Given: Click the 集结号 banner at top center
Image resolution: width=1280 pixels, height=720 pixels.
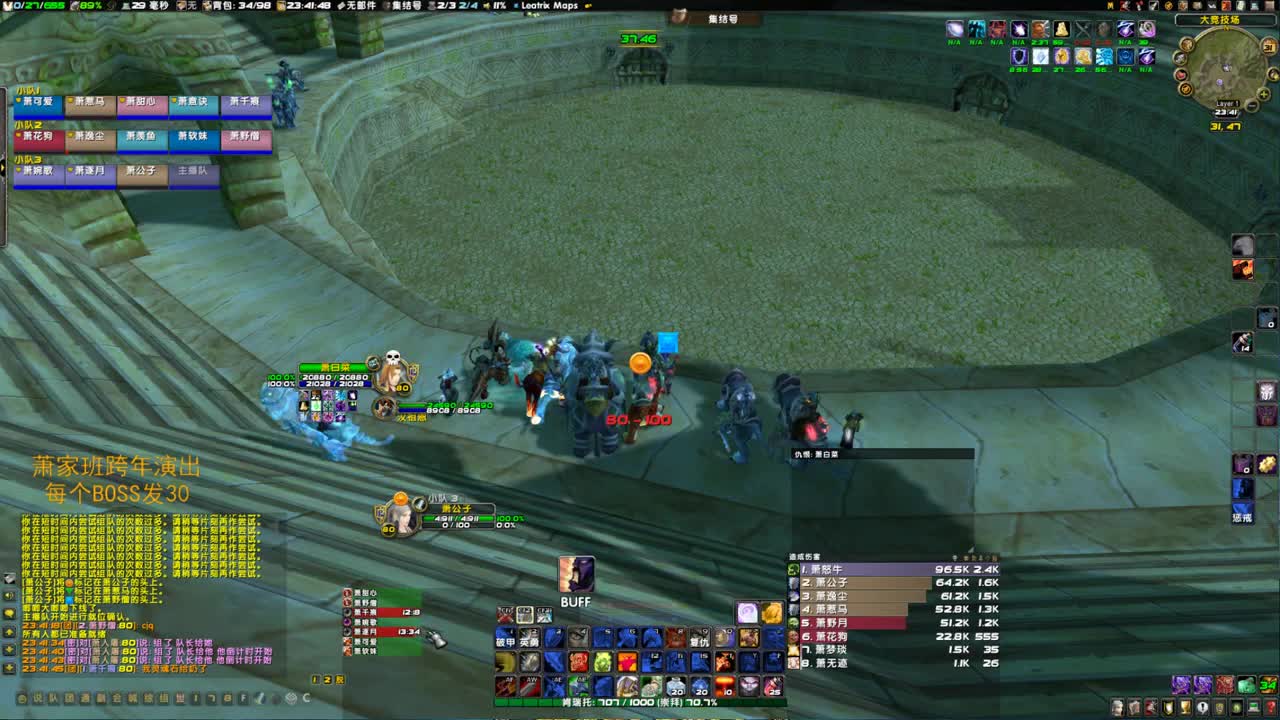Looking at the screenshot, I should [x=716, y=20].
